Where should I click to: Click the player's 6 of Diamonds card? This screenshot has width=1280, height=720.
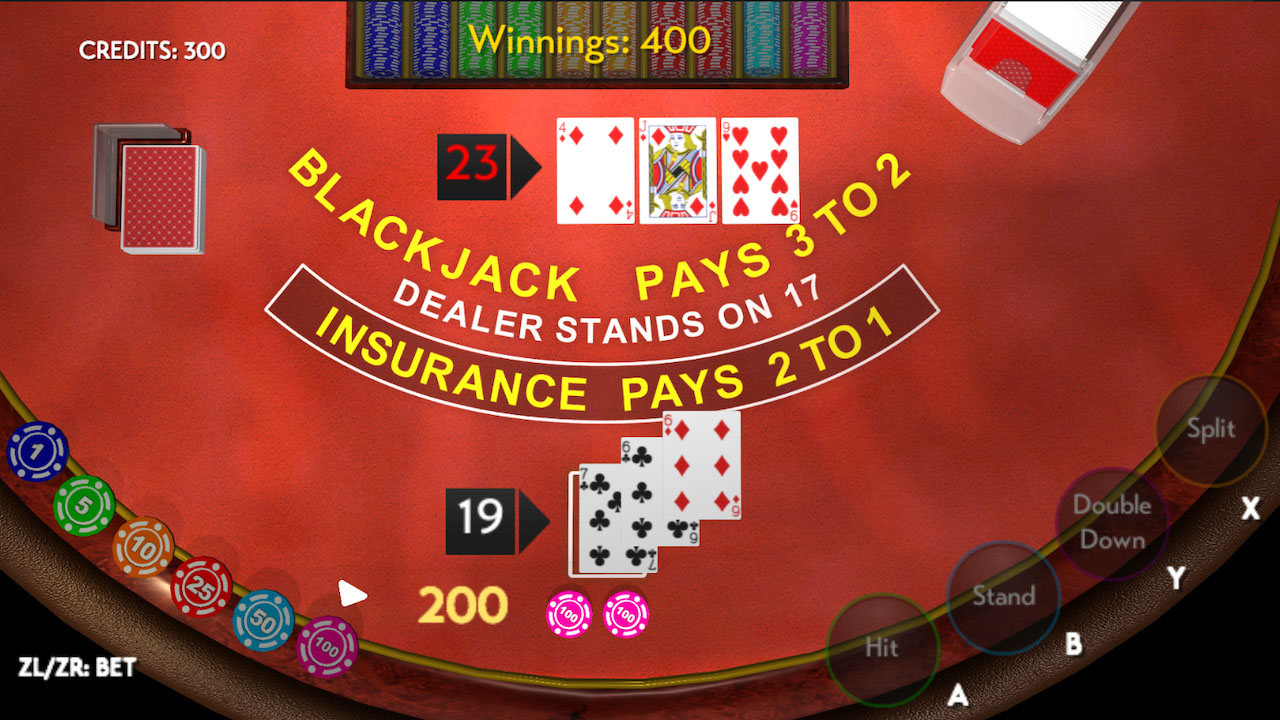click(x=704, y=465)
